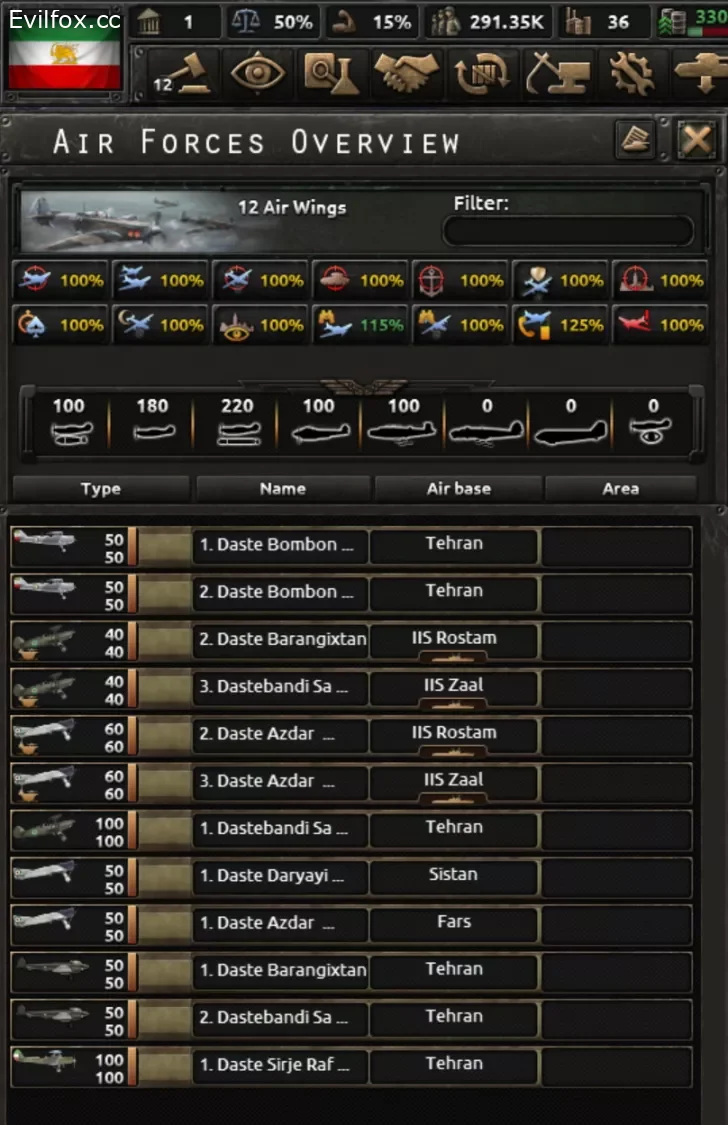The width and height of the screenshot is (728, 1125).
Task: Select the 1. Daste Bombon air wing row
Action: [x=280, y=546]
